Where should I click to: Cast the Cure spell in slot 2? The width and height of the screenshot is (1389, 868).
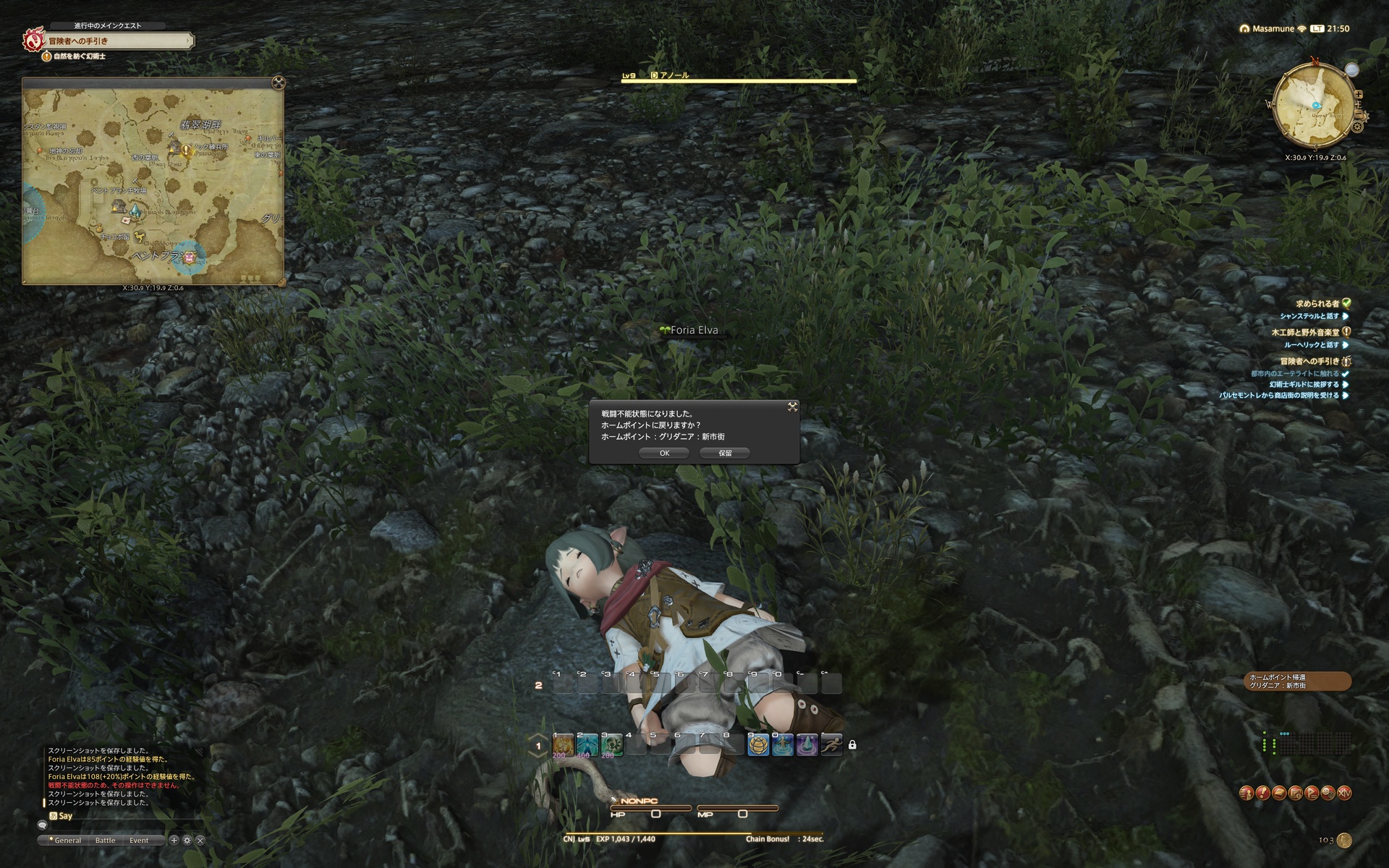click(x=587, y=744)
